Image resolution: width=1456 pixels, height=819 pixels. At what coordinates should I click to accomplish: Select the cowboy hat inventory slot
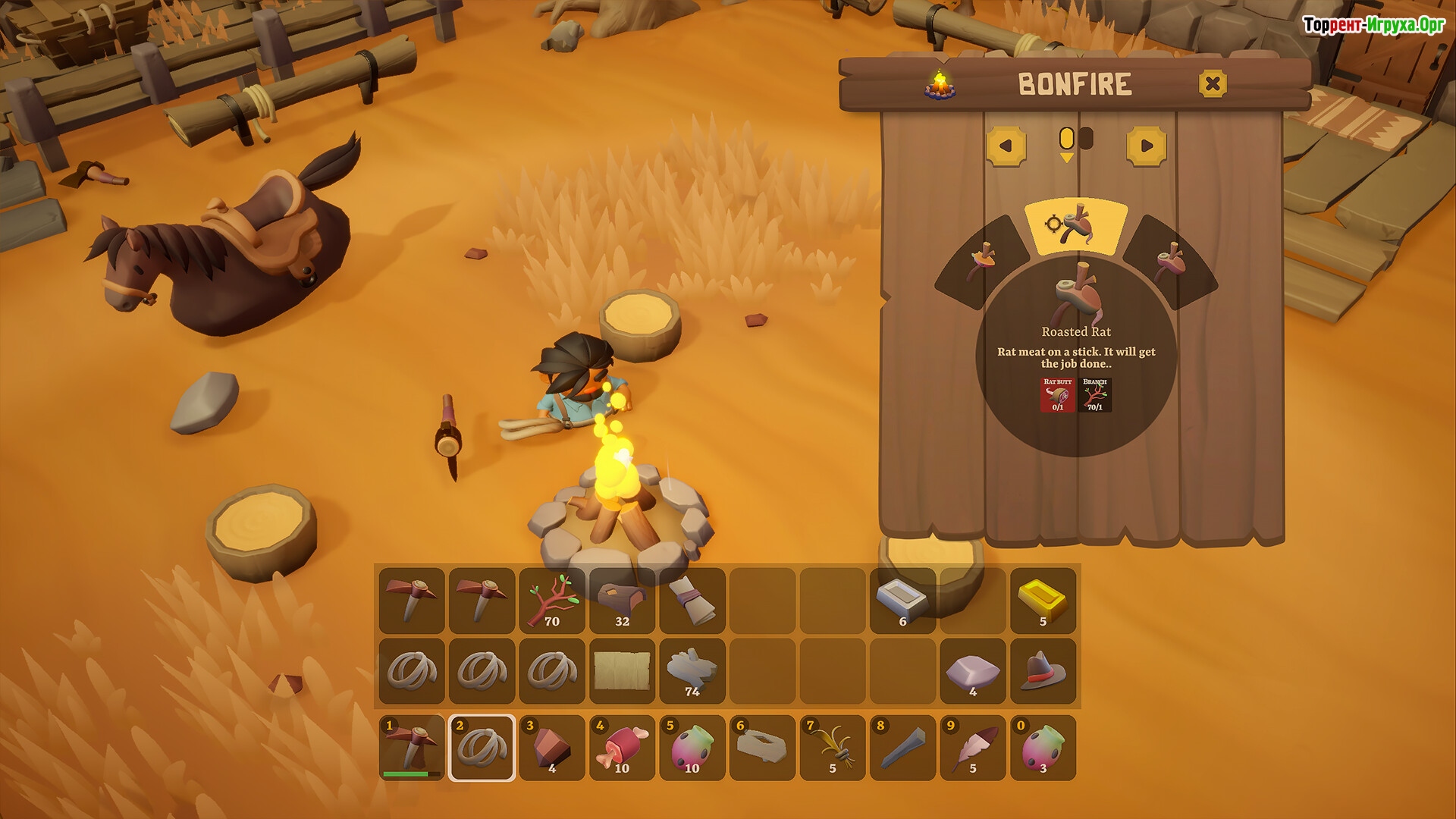pos(1043,671)
